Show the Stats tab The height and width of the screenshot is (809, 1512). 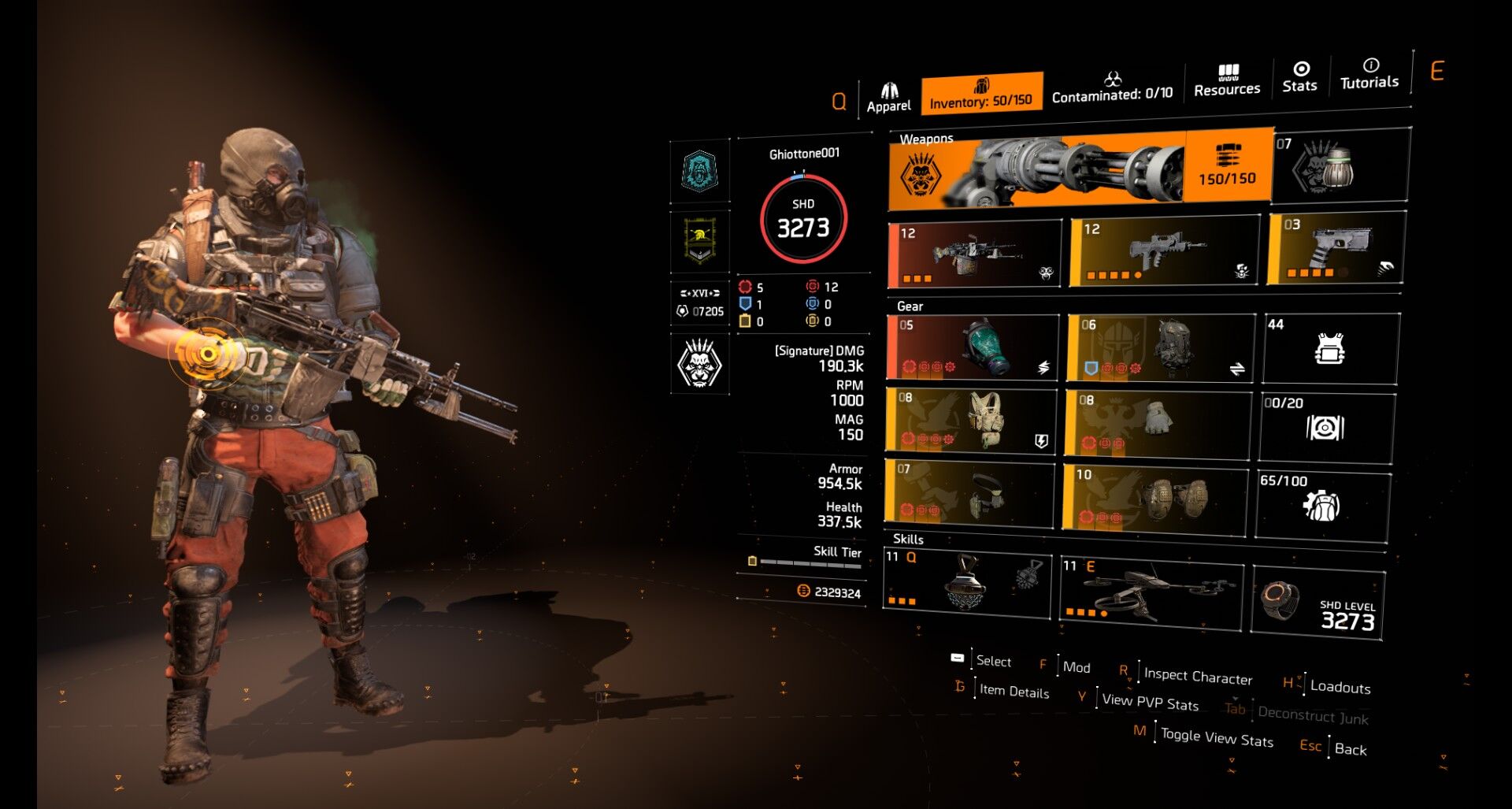(x=1299, y=77)
